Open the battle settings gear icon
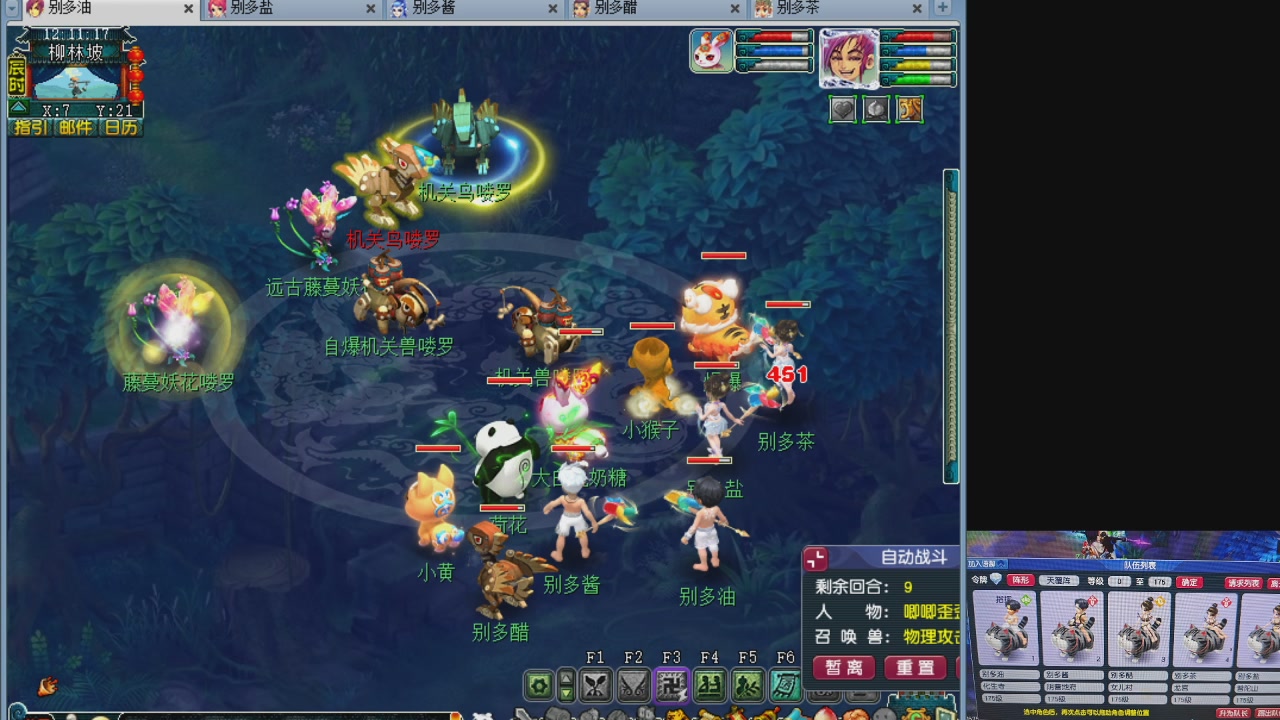Image resolution: width=1280 pixels, height=720 pixels. pos(539,685)
